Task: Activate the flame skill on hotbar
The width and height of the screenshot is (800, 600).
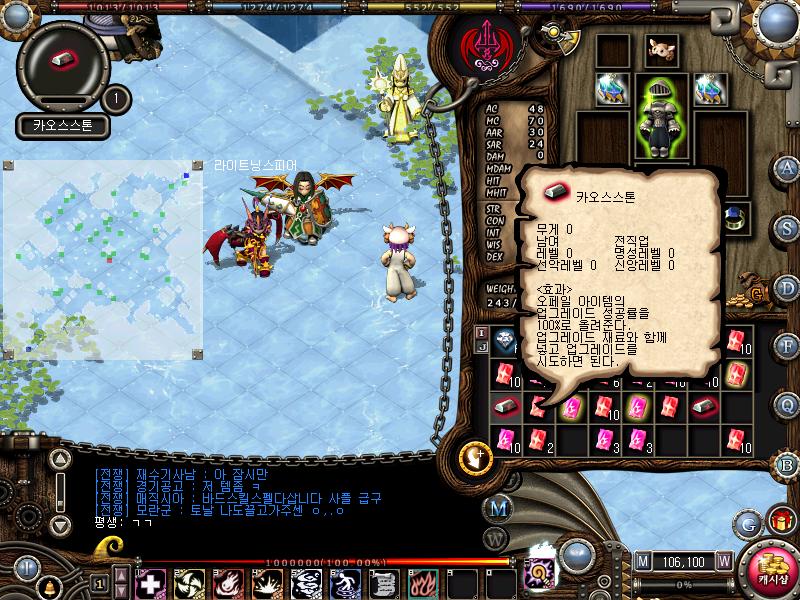Action: pos(423,582)
